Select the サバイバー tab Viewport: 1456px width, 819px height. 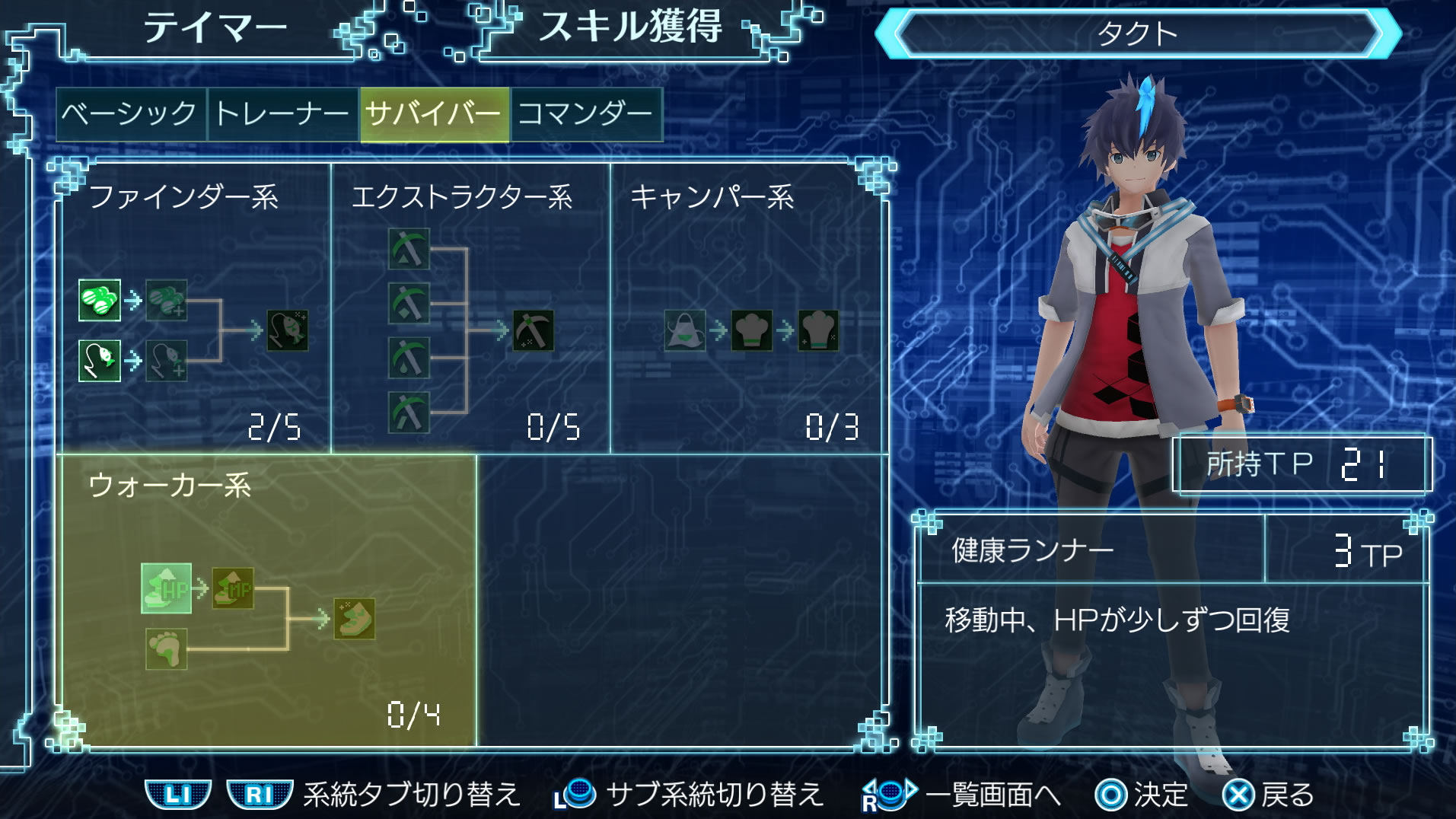[434, 114]
